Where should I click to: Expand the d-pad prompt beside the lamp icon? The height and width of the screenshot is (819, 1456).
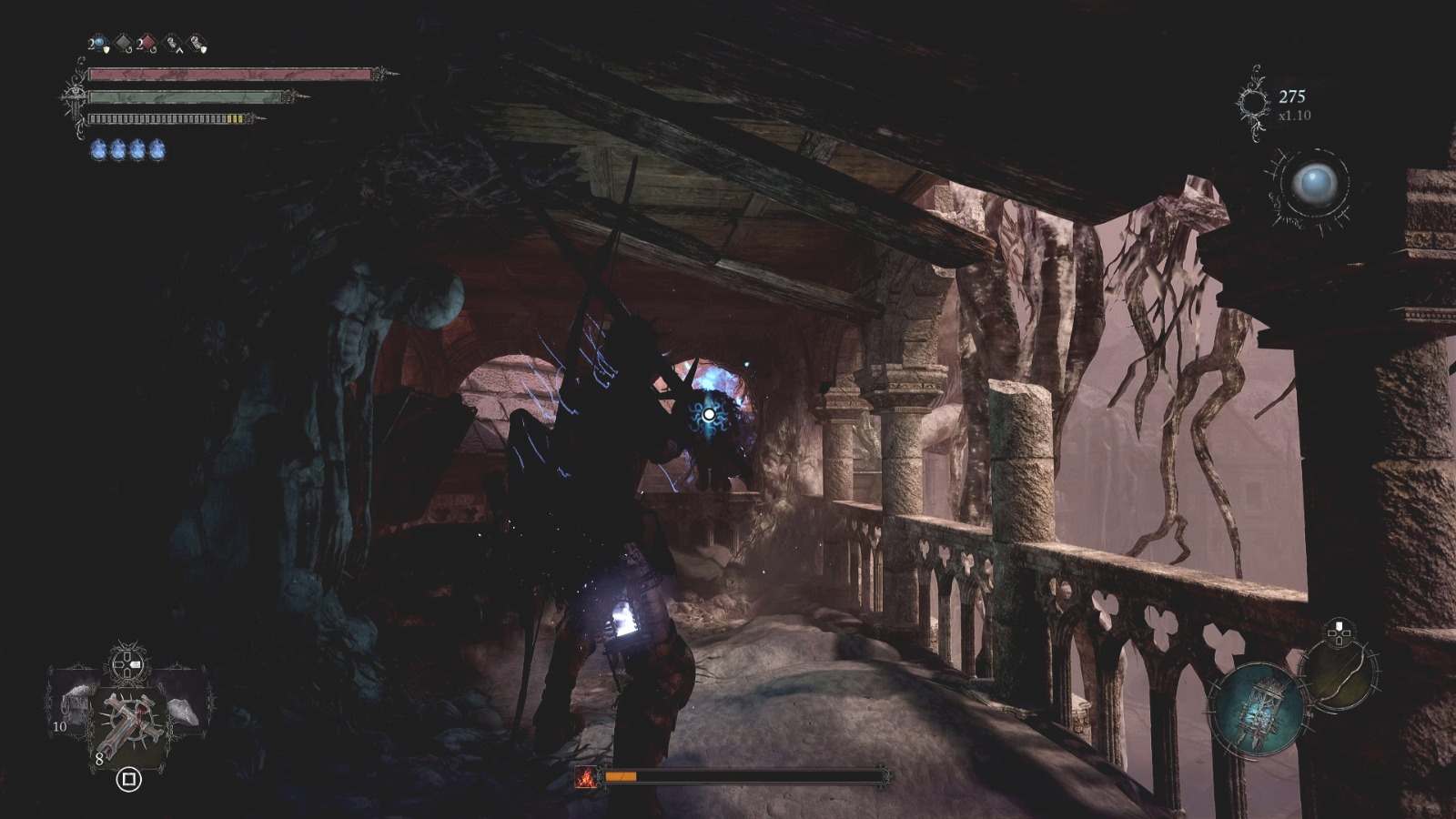coord(1339,633)
